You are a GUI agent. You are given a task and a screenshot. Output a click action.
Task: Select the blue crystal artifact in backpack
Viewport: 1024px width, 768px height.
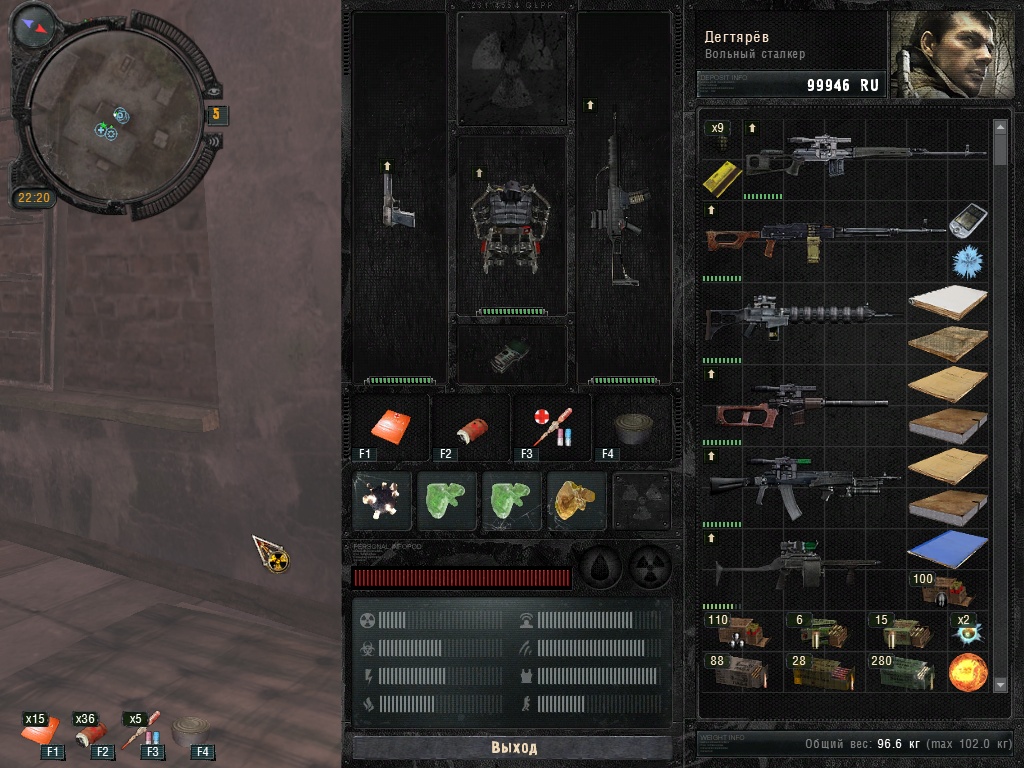click(x=966, y=263)
